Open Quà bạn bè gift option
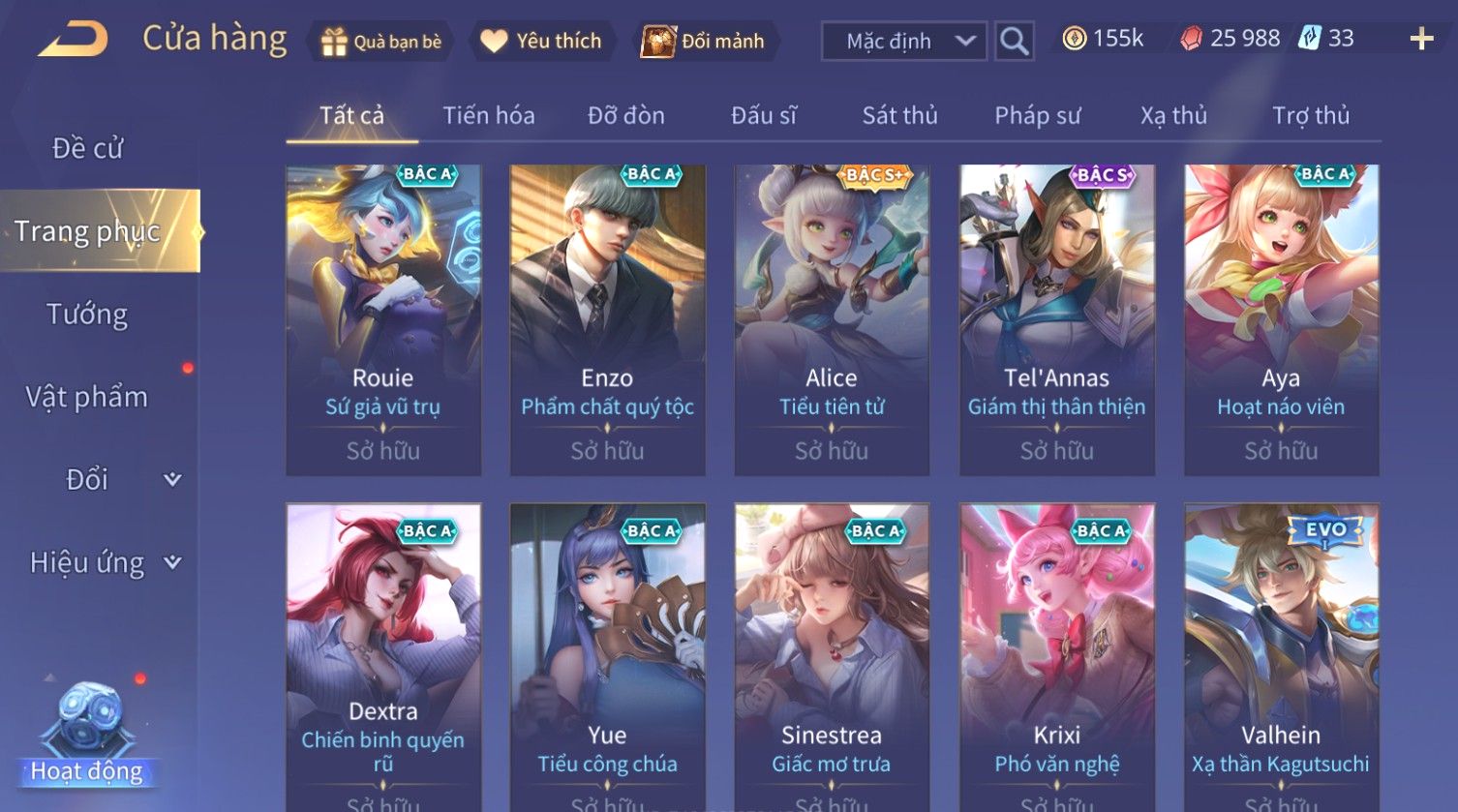 pyautogui.click(x=380, y=42)
